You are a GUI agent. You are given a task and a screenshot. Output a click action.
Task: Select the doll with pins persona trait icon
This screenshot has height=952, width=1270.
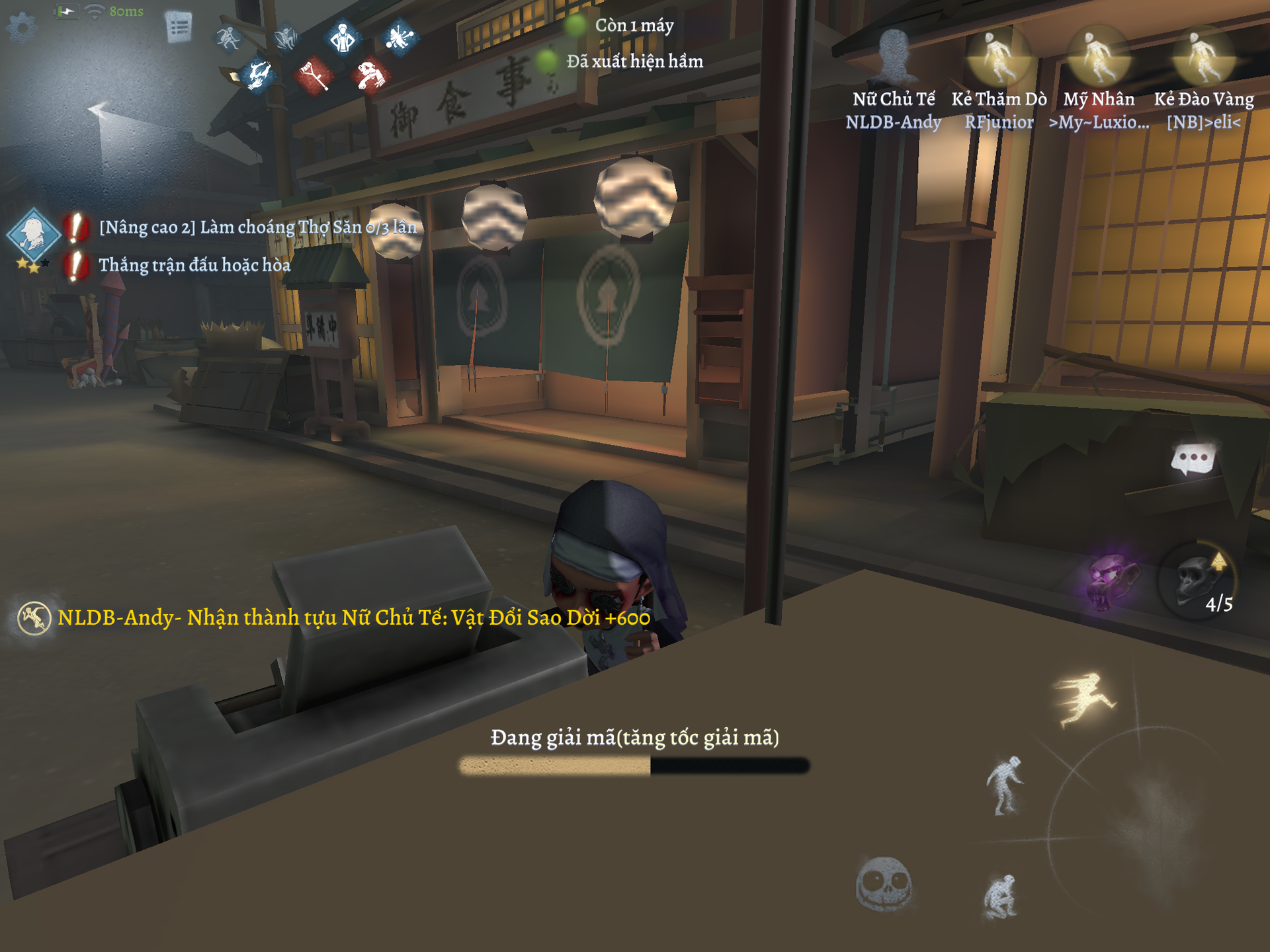tap(399, 38)
